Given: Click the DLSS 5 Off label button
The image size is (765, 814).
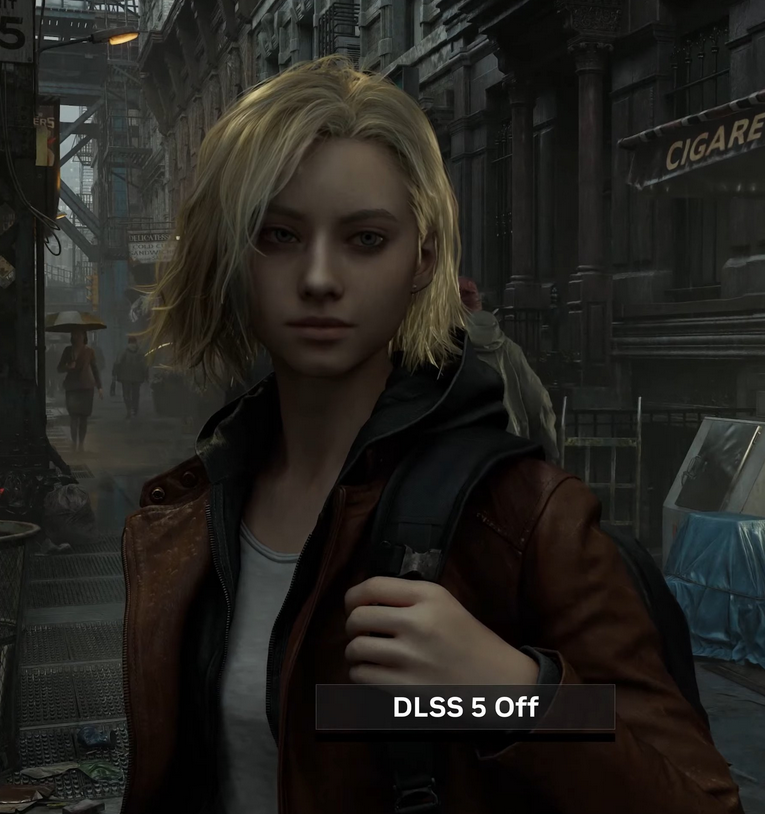Looking at the screenshot, I should click(465, 708).
